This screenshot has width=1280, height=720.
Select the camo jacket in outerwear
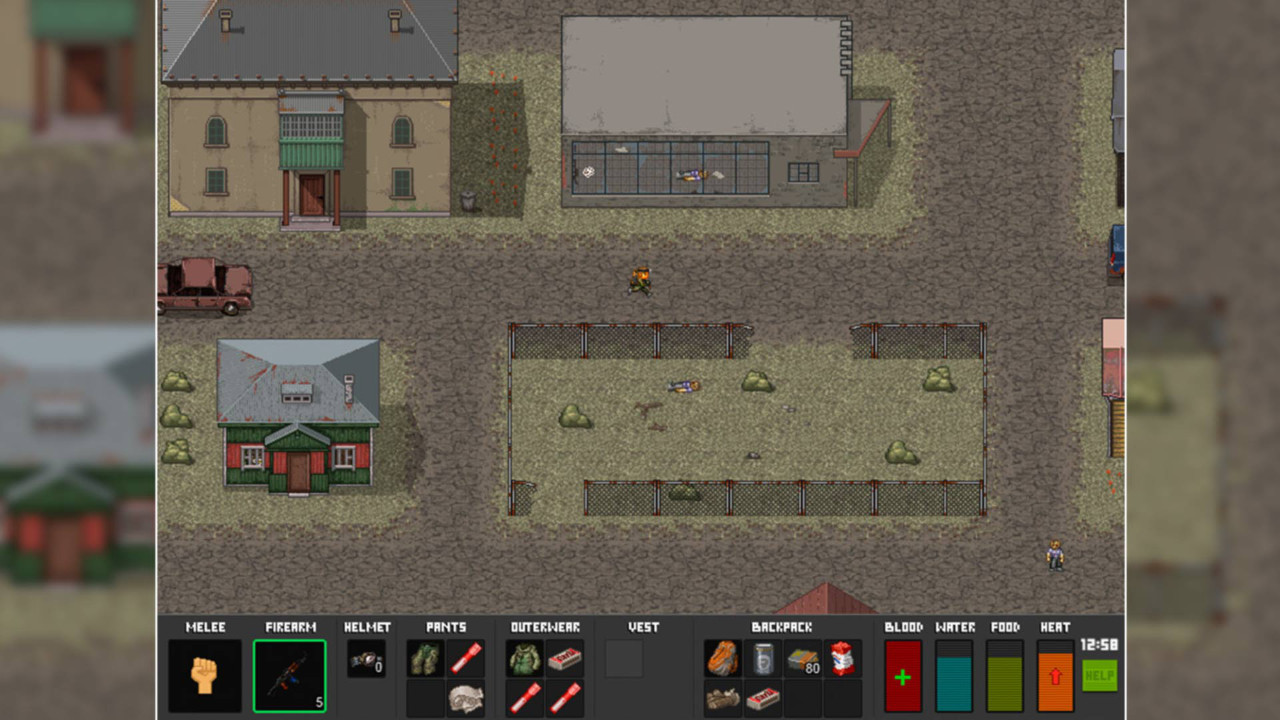(525, 659)
